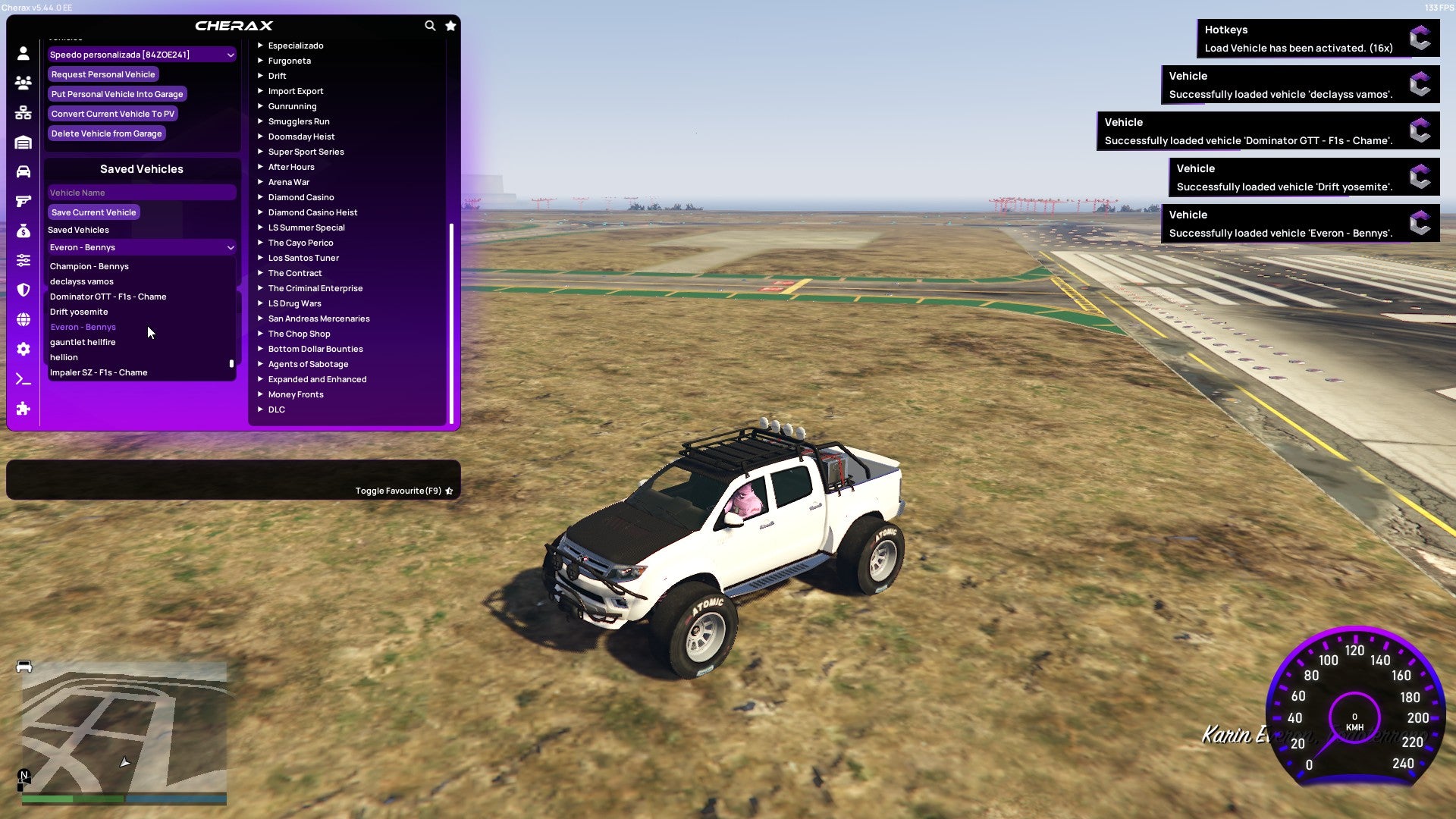Viewport: 1456px width, 819px height.
Task: Click the Protections shield icon
Action: click(23, 290)
